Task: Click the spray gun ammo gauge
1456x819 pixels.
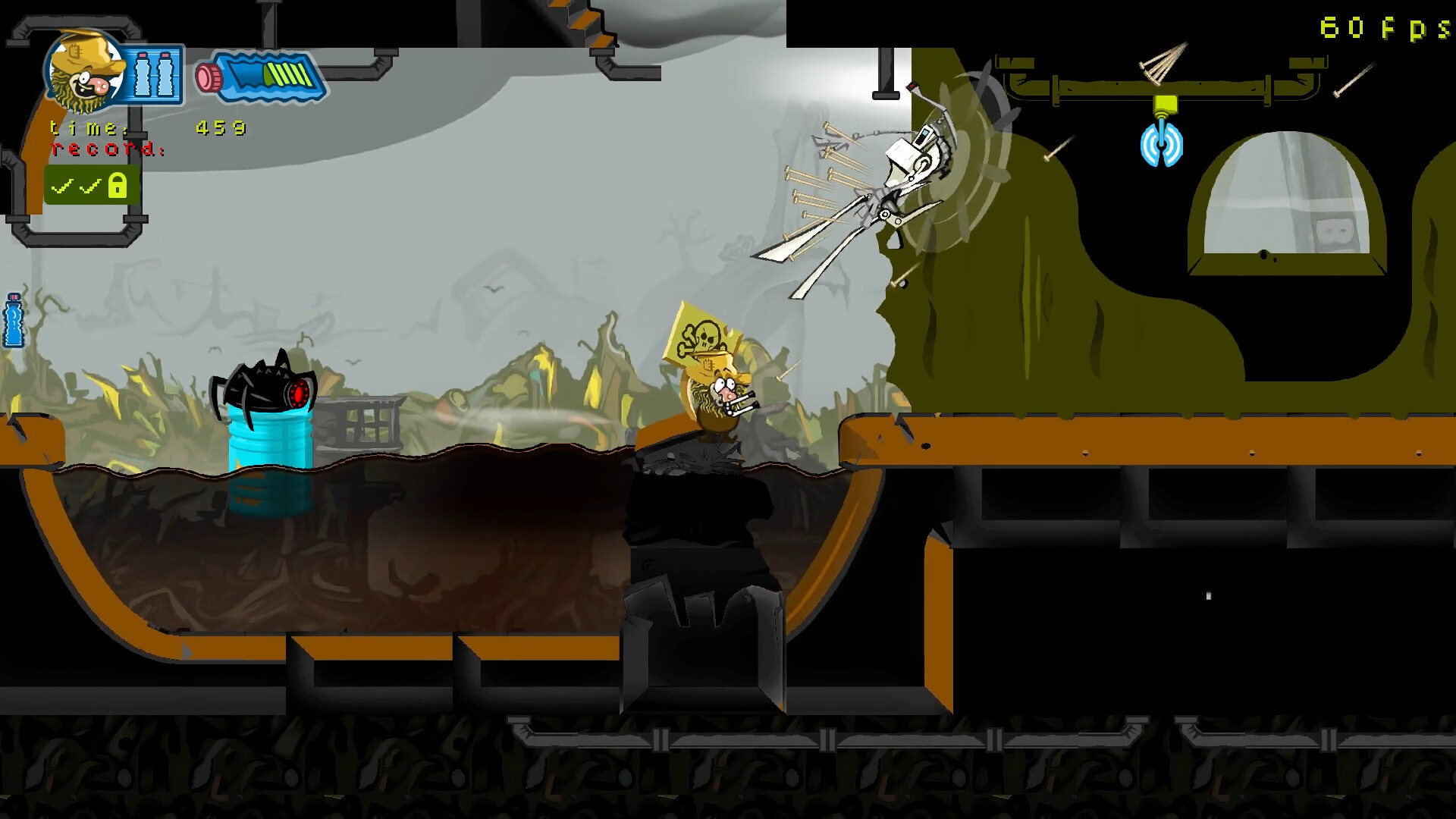Action: (258, 75)
